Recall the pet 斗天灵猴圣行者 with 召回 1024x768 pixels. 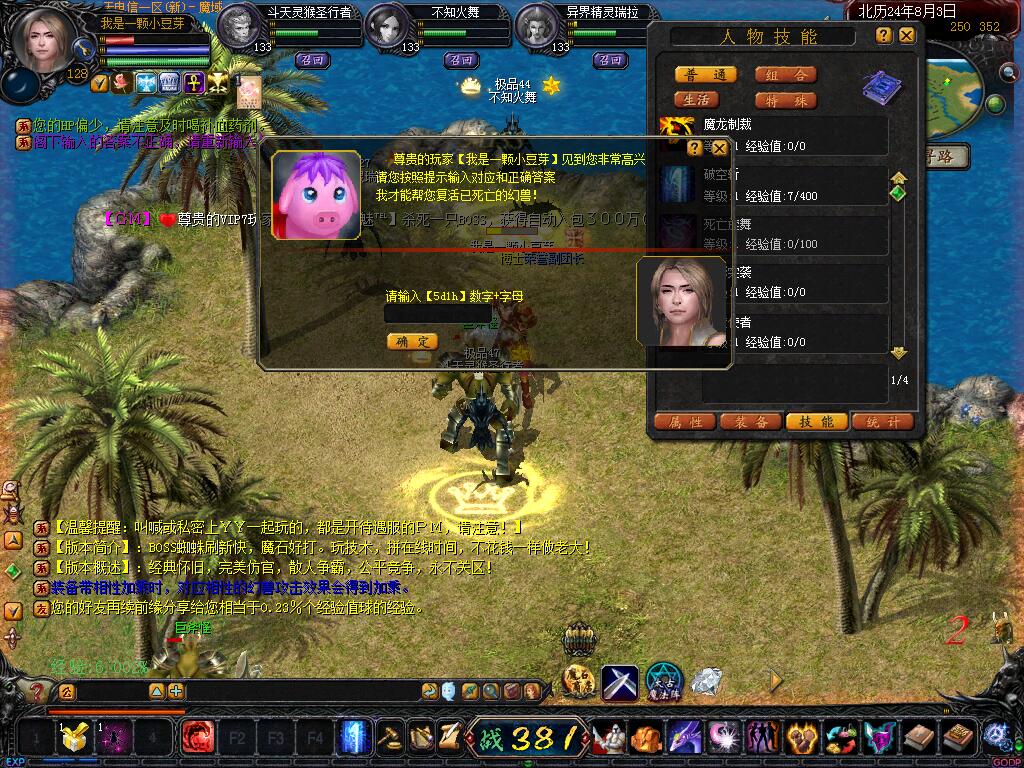[x=311, y=59]
